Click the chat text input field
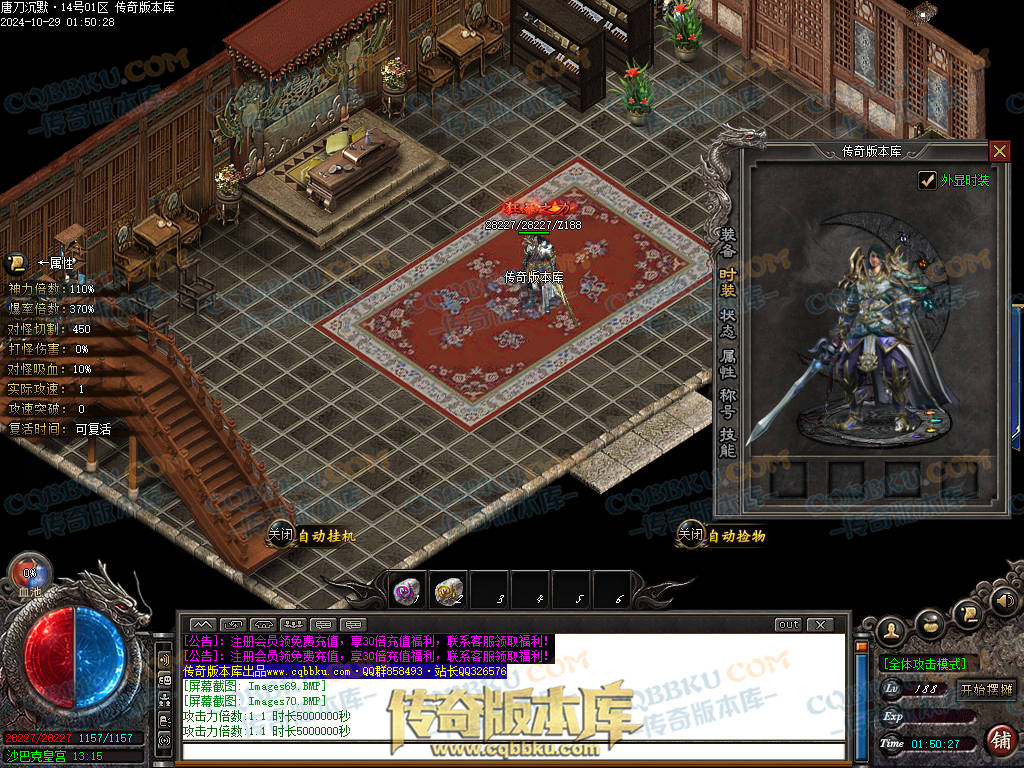 coord(510,751)
